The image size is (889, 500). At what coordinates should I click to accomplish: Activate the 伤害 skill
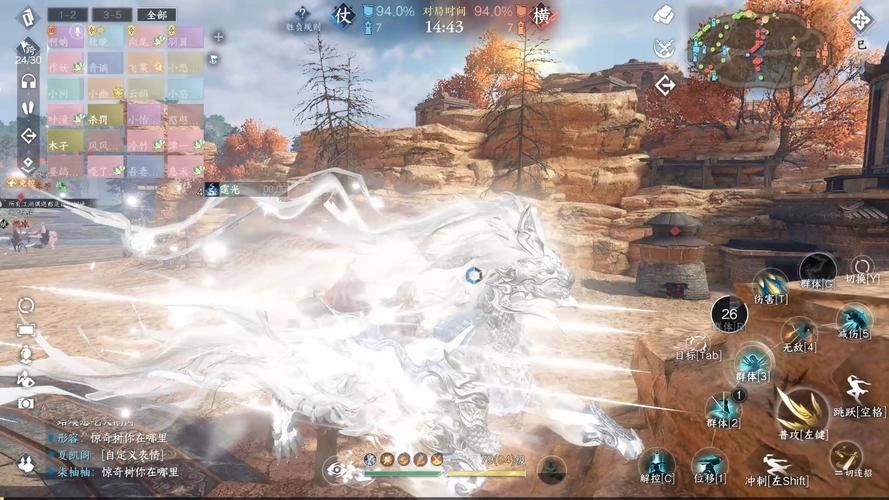click(770, 285)
